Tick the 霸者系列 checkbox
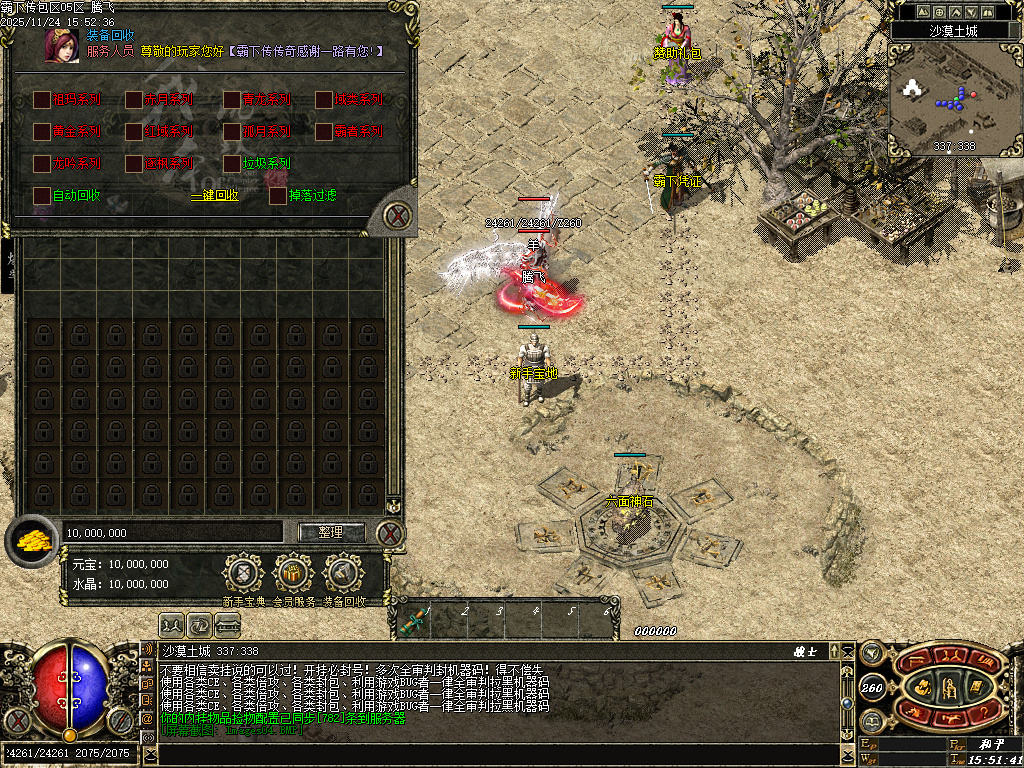Viewport: 1024px width, 768px height. point(324,131)
